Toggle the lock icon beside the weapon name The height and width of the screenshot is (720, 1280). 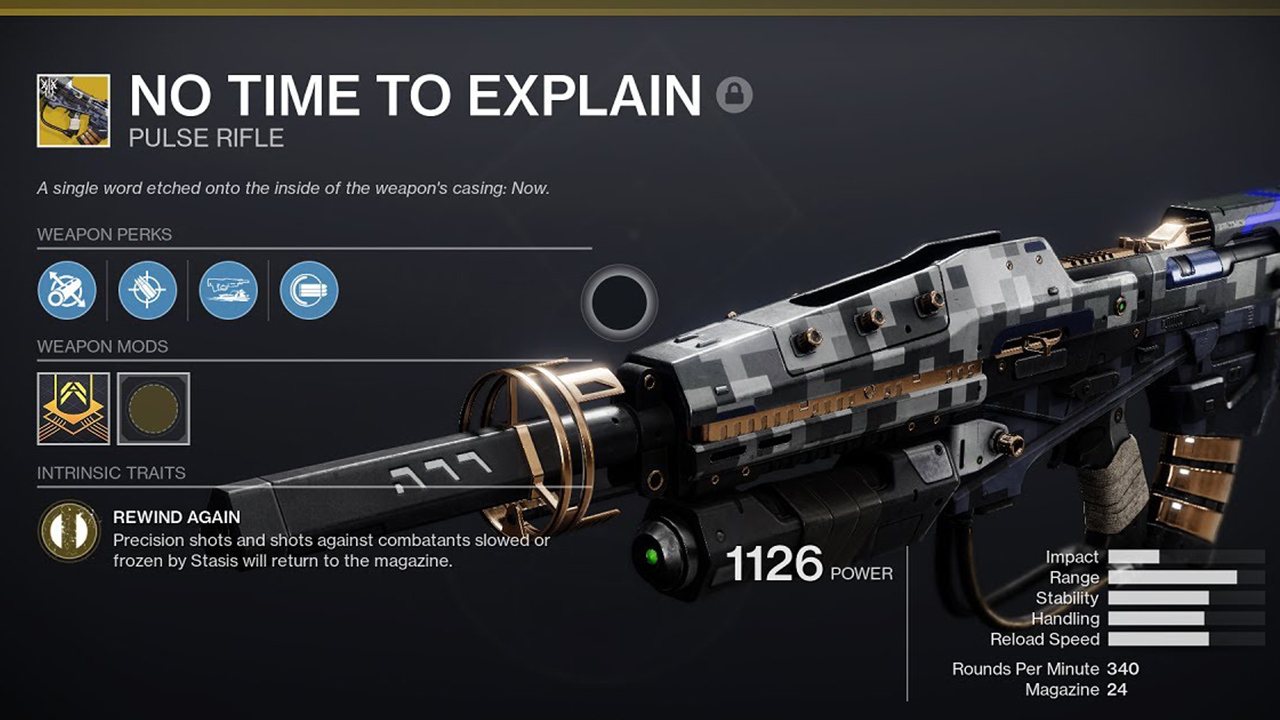coord(734,96)
